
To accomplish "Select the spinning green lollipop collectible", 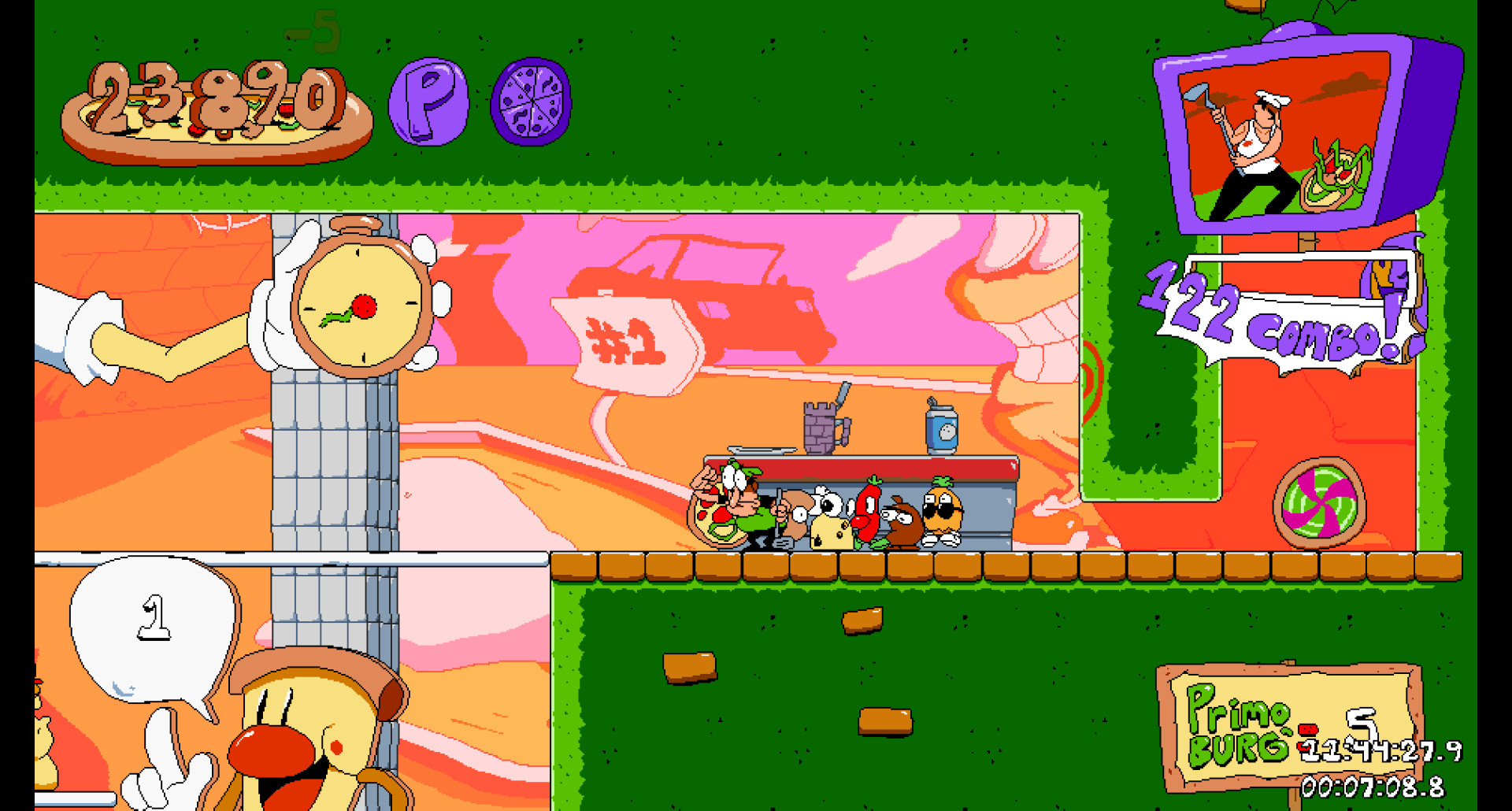I will pyautogui.click(x=1320, y=503).
